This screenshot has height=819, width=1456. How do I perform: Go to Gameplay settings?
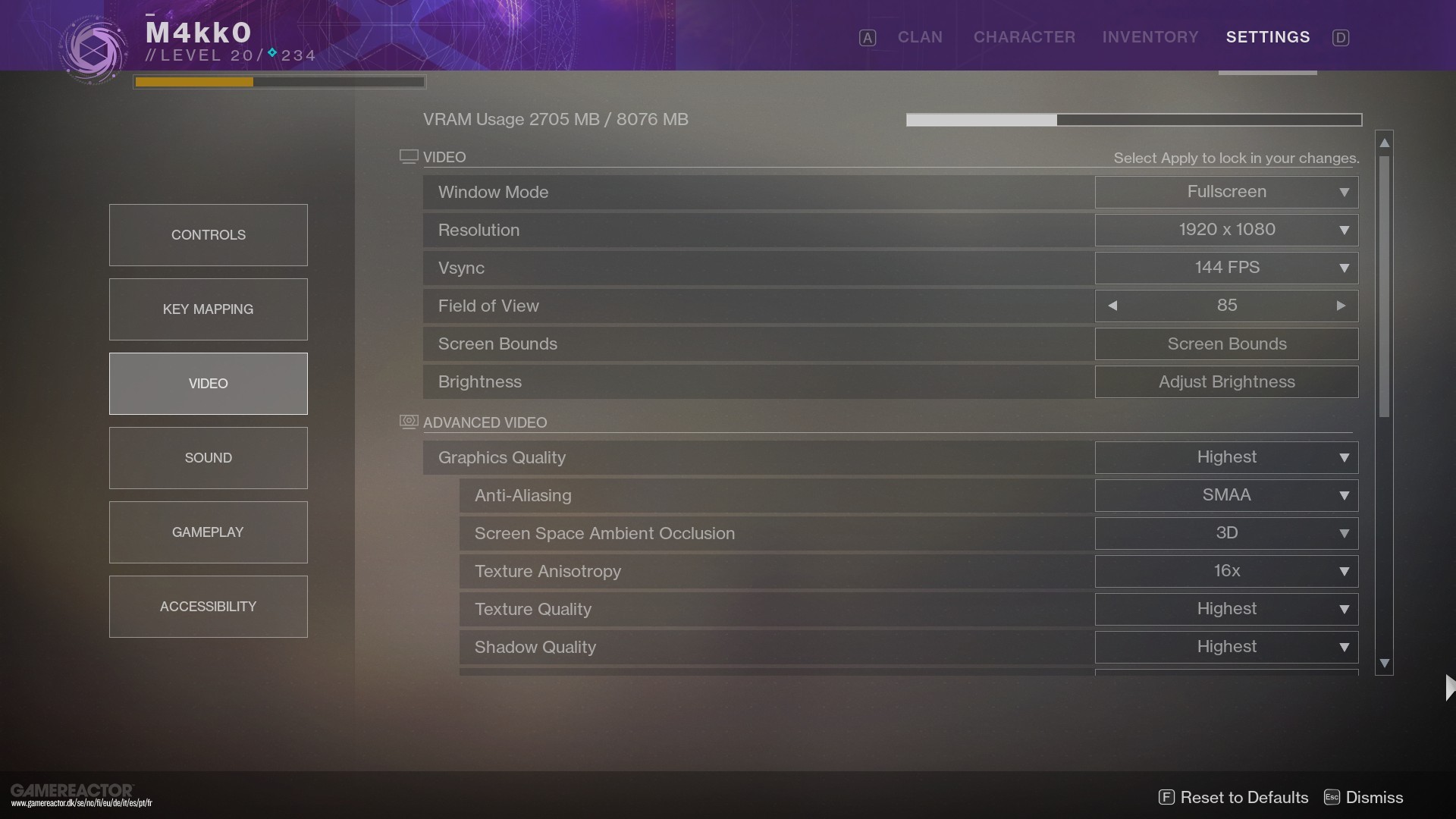(x=208, y=532)
